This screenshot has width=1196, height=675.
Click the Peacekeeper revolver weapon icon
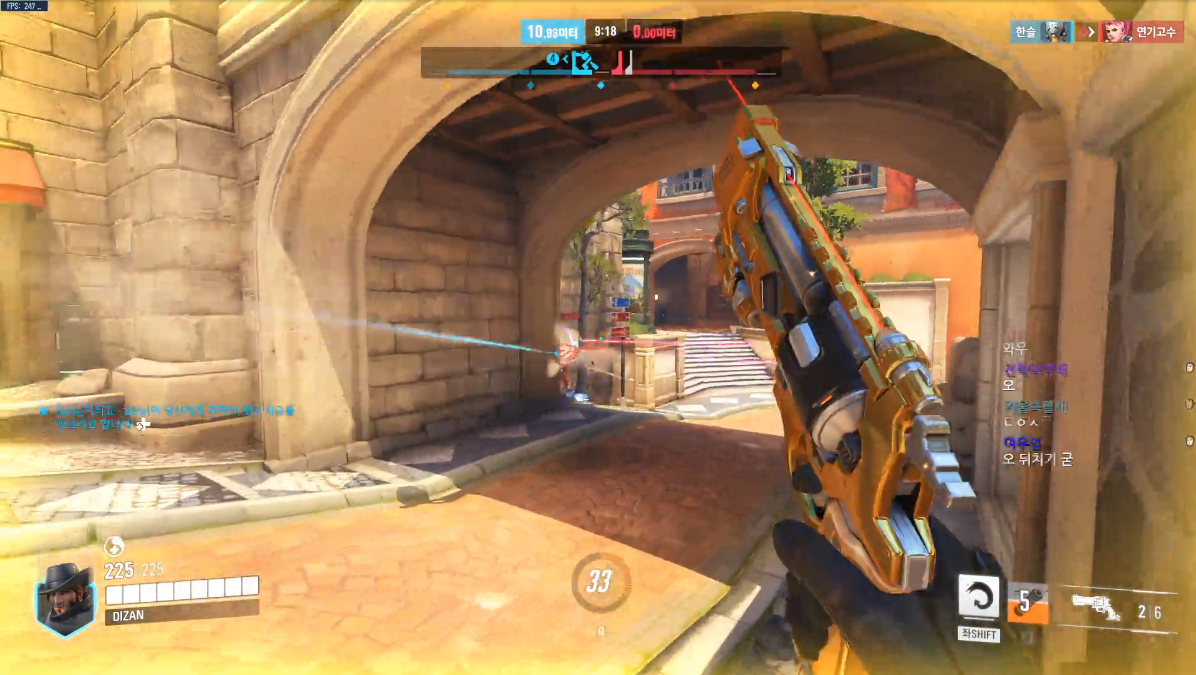(x=1096, y=605)
